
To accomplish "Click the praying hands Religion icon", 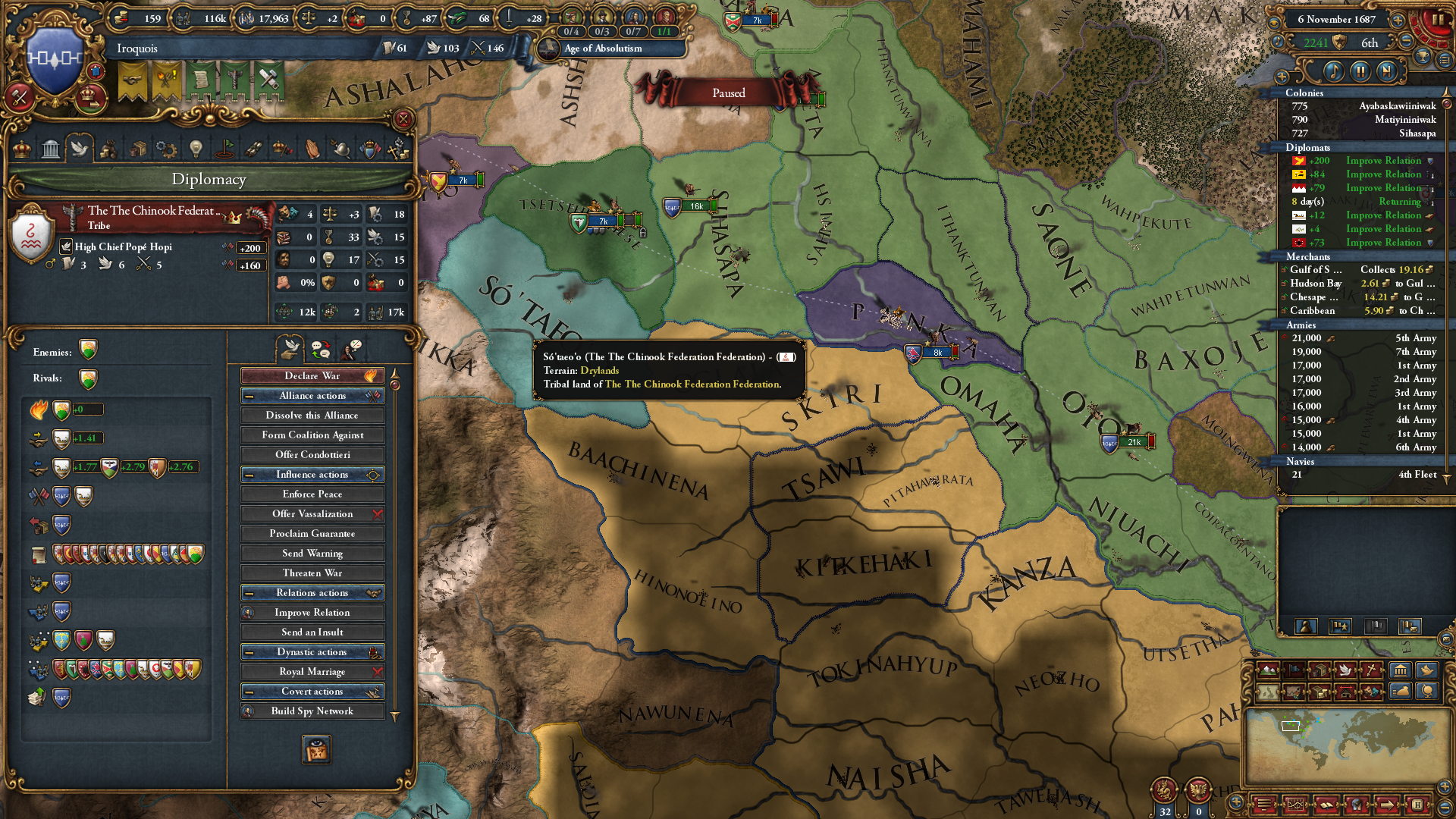I will point(312,149).
